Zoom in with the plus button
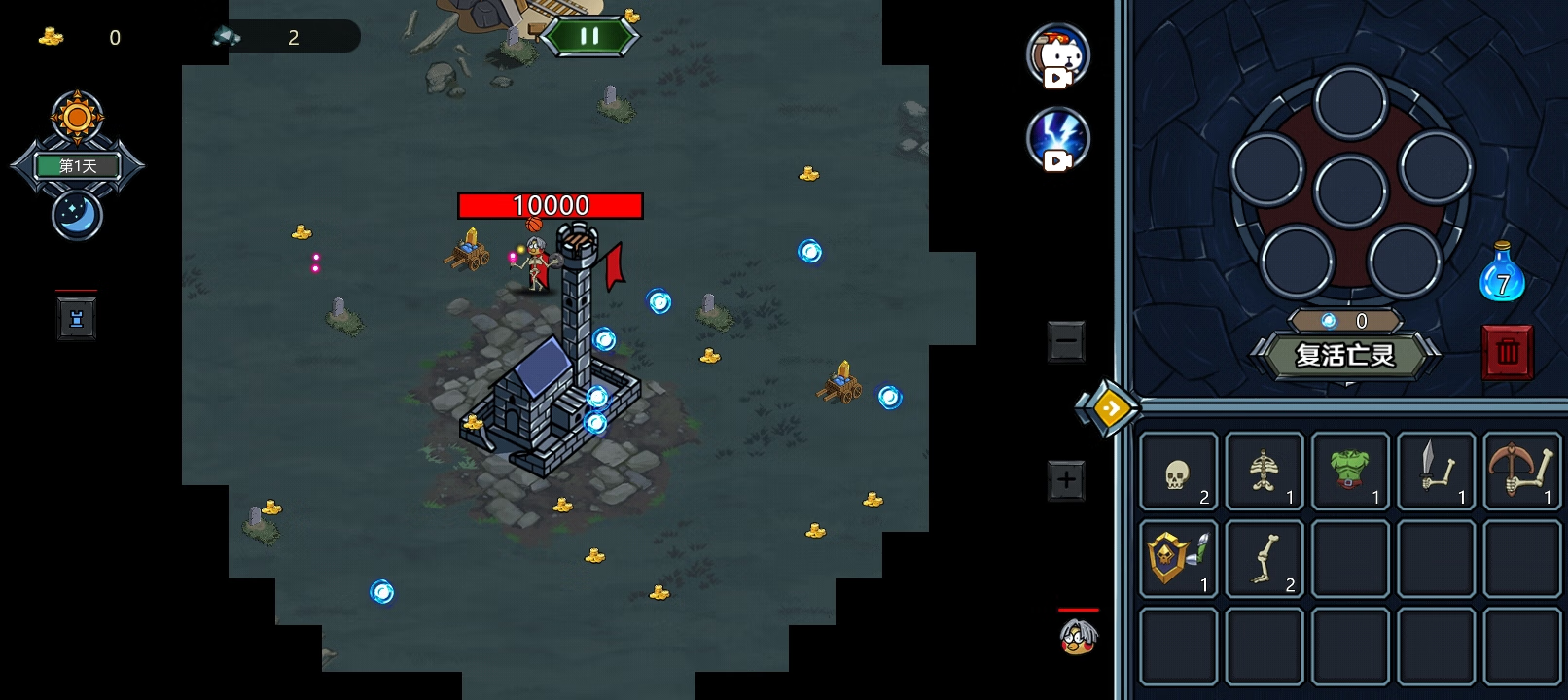Screen dimensions: 1568x700 tap(1066, 480)
